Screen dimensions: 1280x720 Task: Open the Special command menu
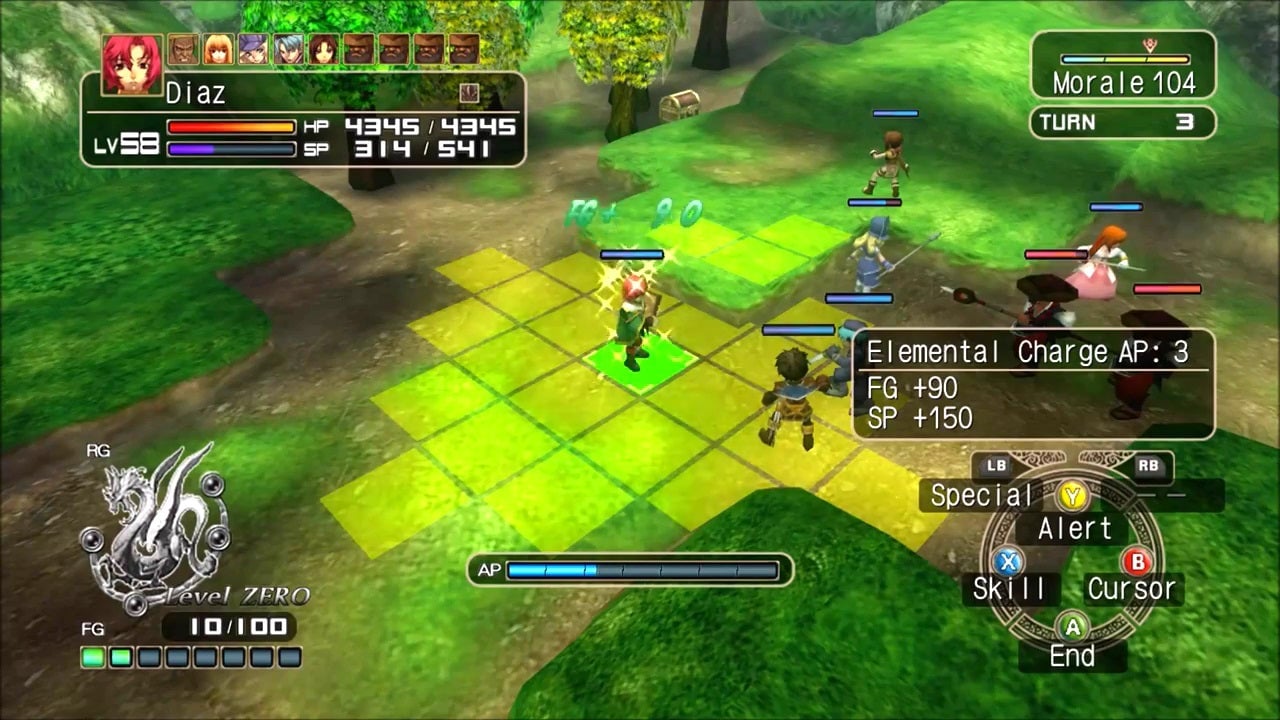coord(980,495)
